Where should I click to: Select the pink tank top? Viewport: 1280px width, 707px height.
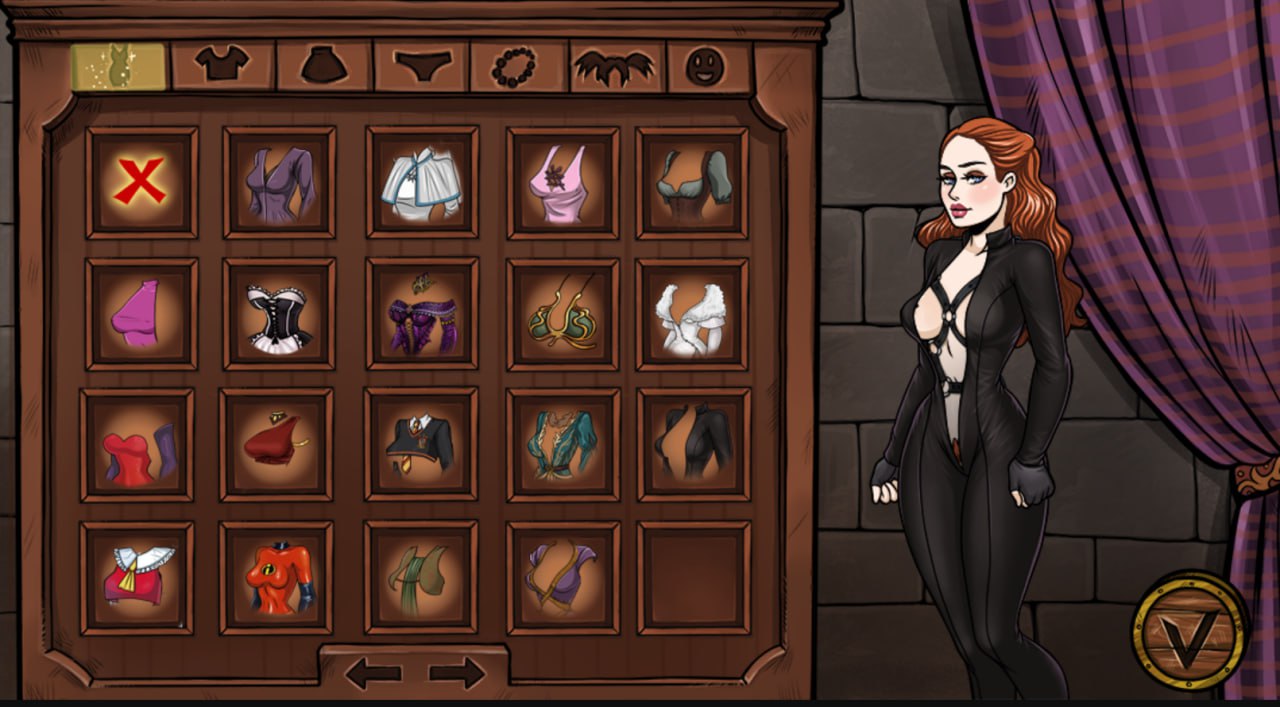(x=562, y=182)
